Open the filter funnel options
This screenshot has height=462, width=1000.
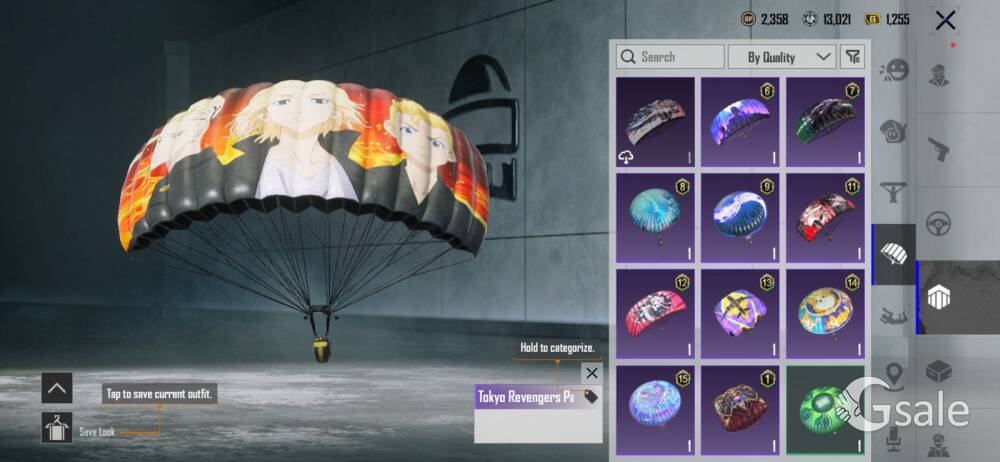coord(852,57)
